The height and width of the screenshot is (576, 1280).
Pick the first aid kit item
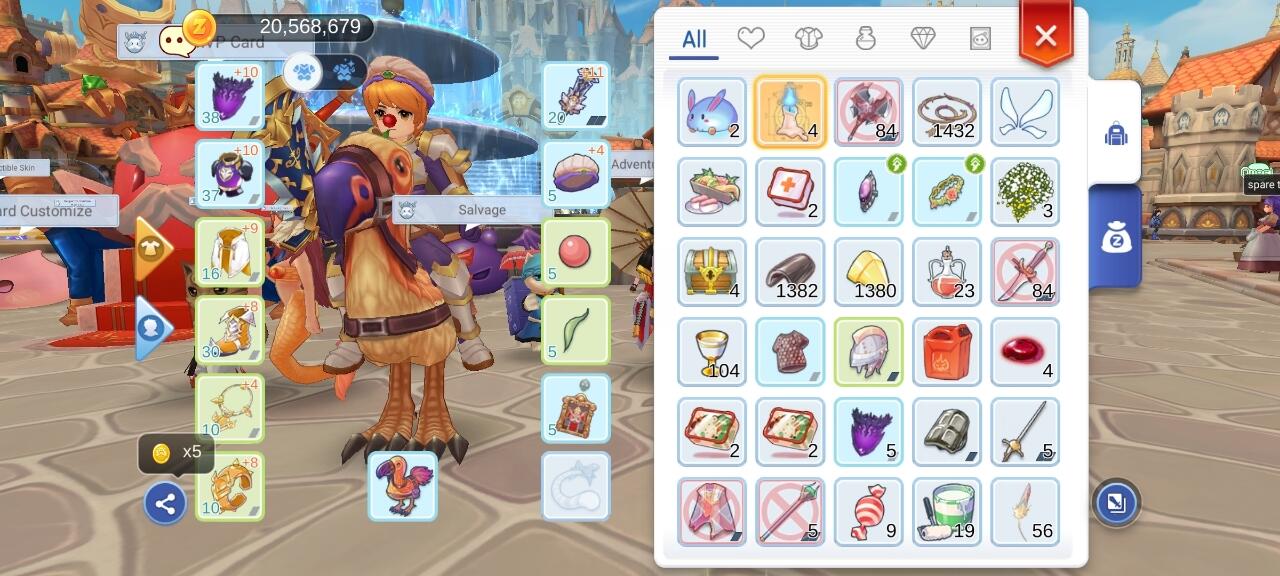coord(790,192)
